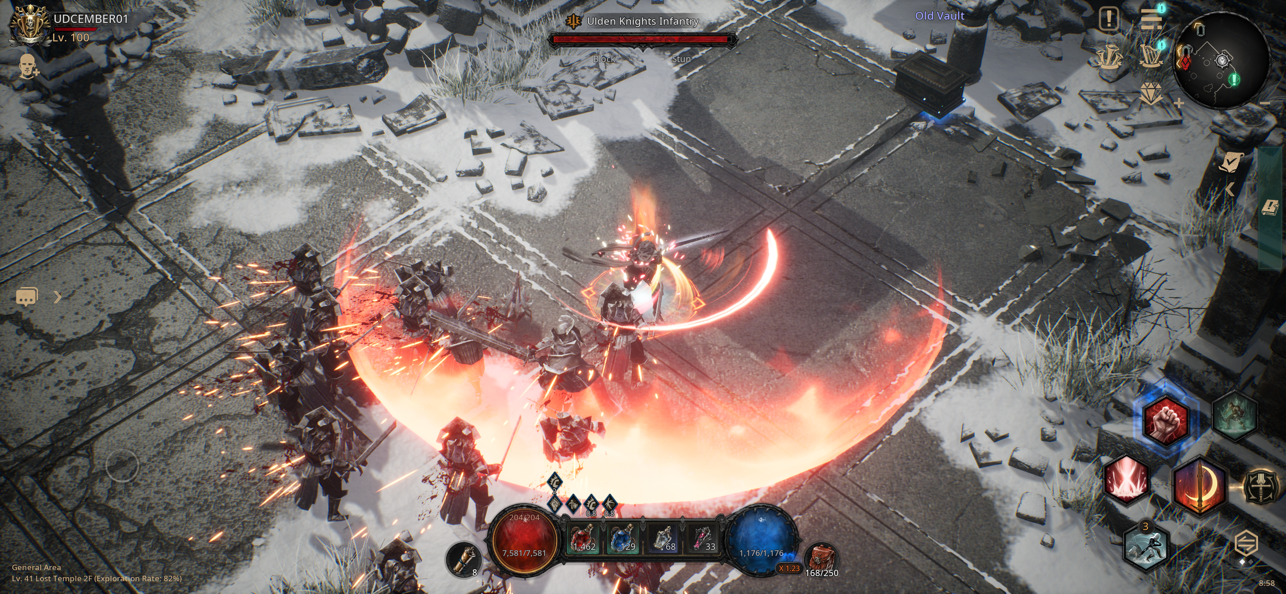Use the pink vial item slot

tap(703, 540)
